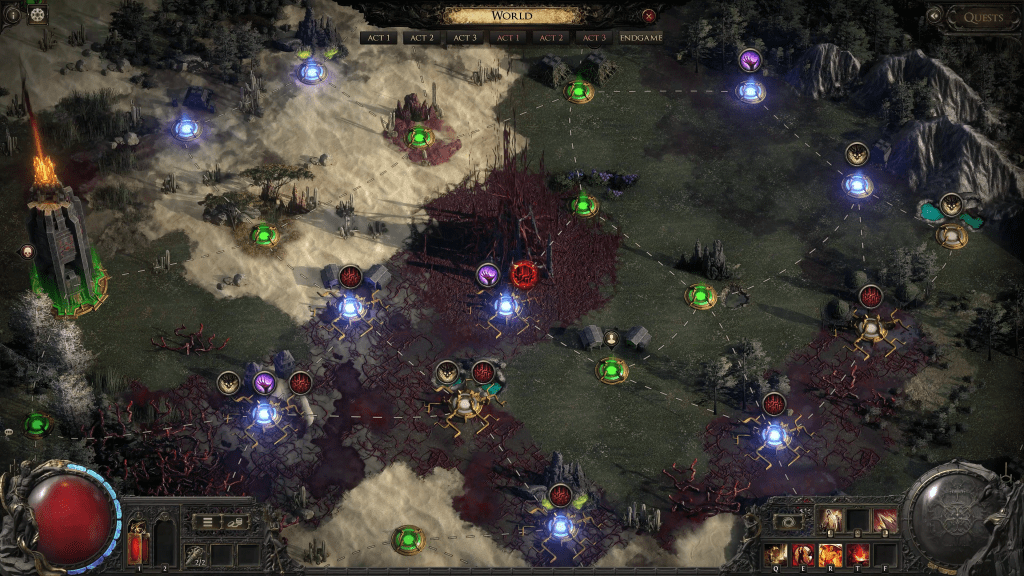The width and height of the screenshot is (1024, 576).
Task: Select the white Act 2 tab
Action: pyautogui.click(x=422, y=37)
